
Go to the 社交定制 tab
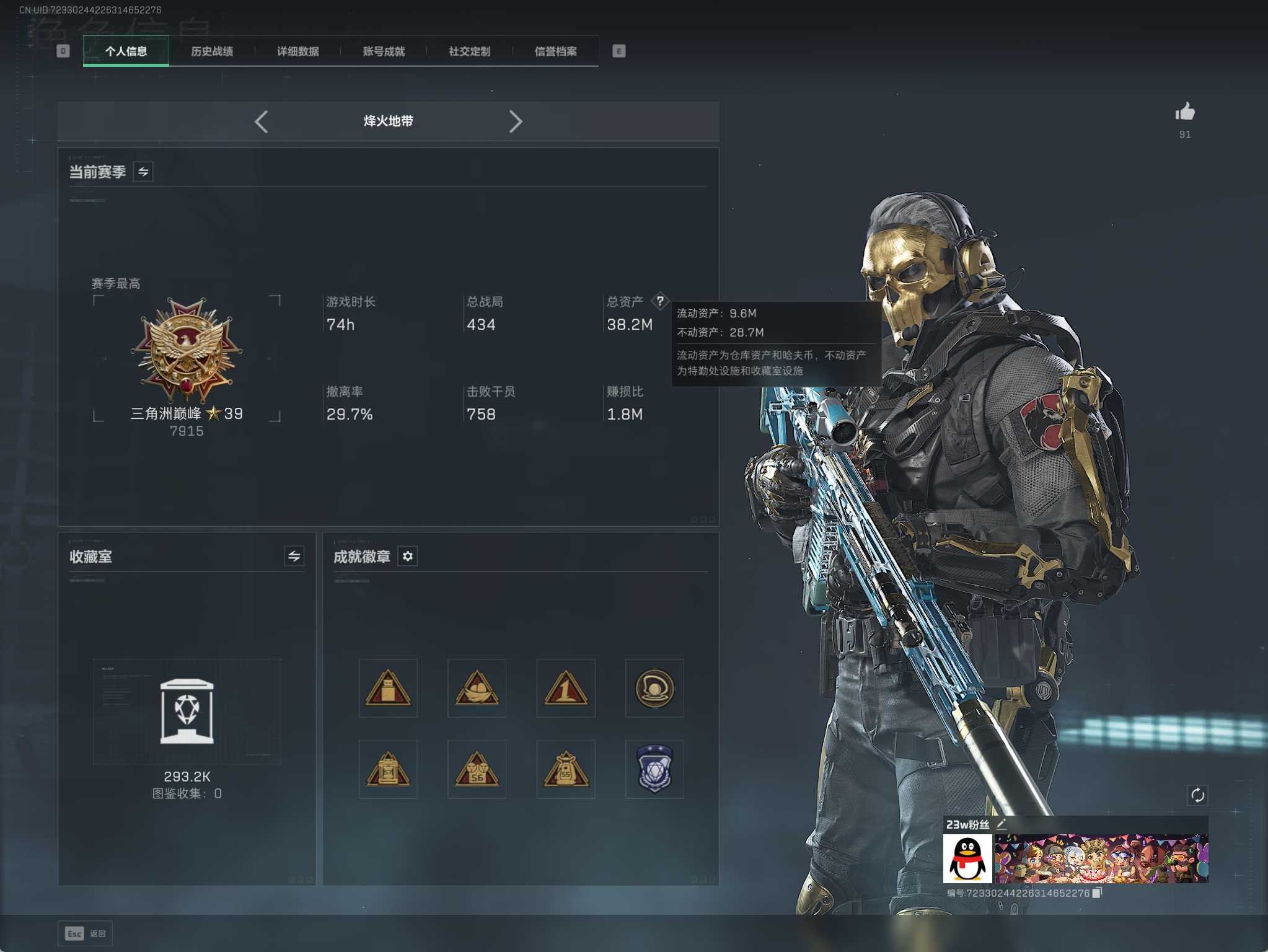point(469,51)
